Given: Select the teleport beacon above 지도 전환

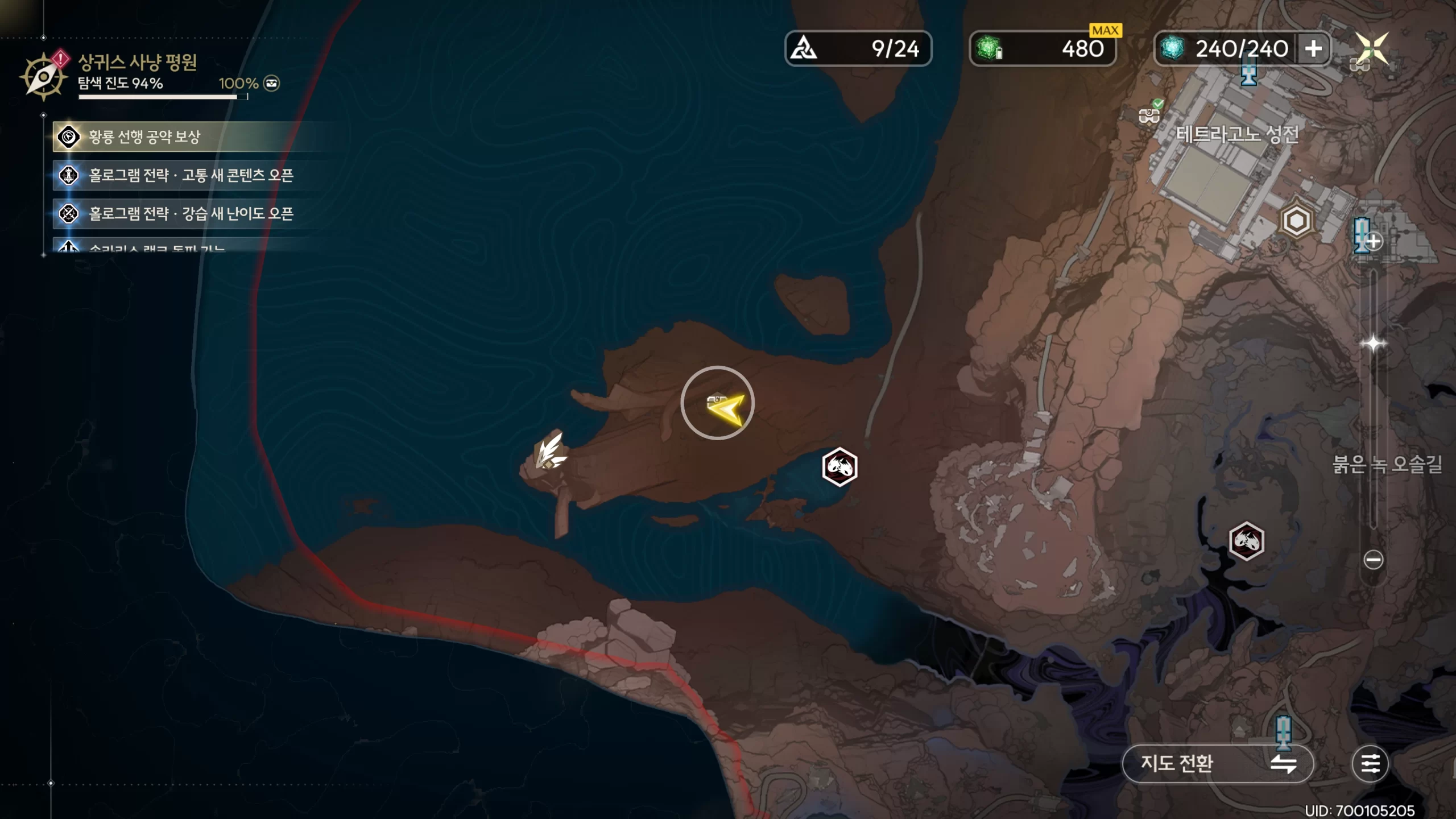Looking at the screenshot, I should (x=1283, y=731).
